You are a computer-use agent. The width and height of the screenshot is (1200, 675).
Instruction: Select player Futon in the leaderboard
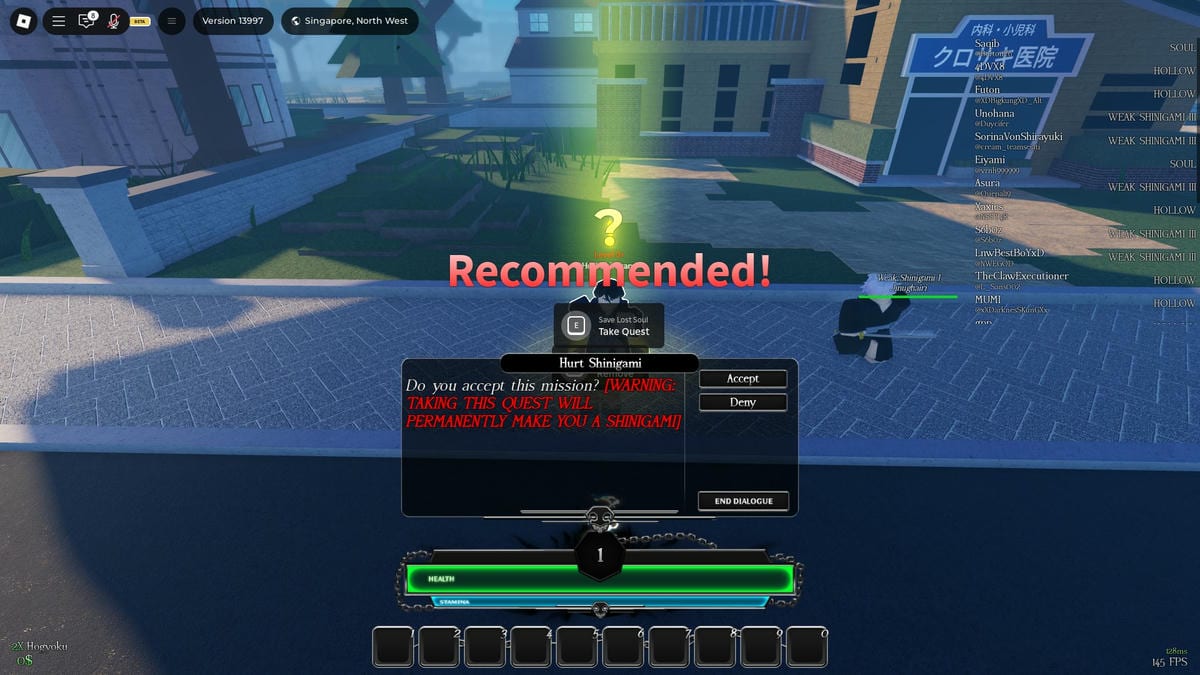coord(987,90)
